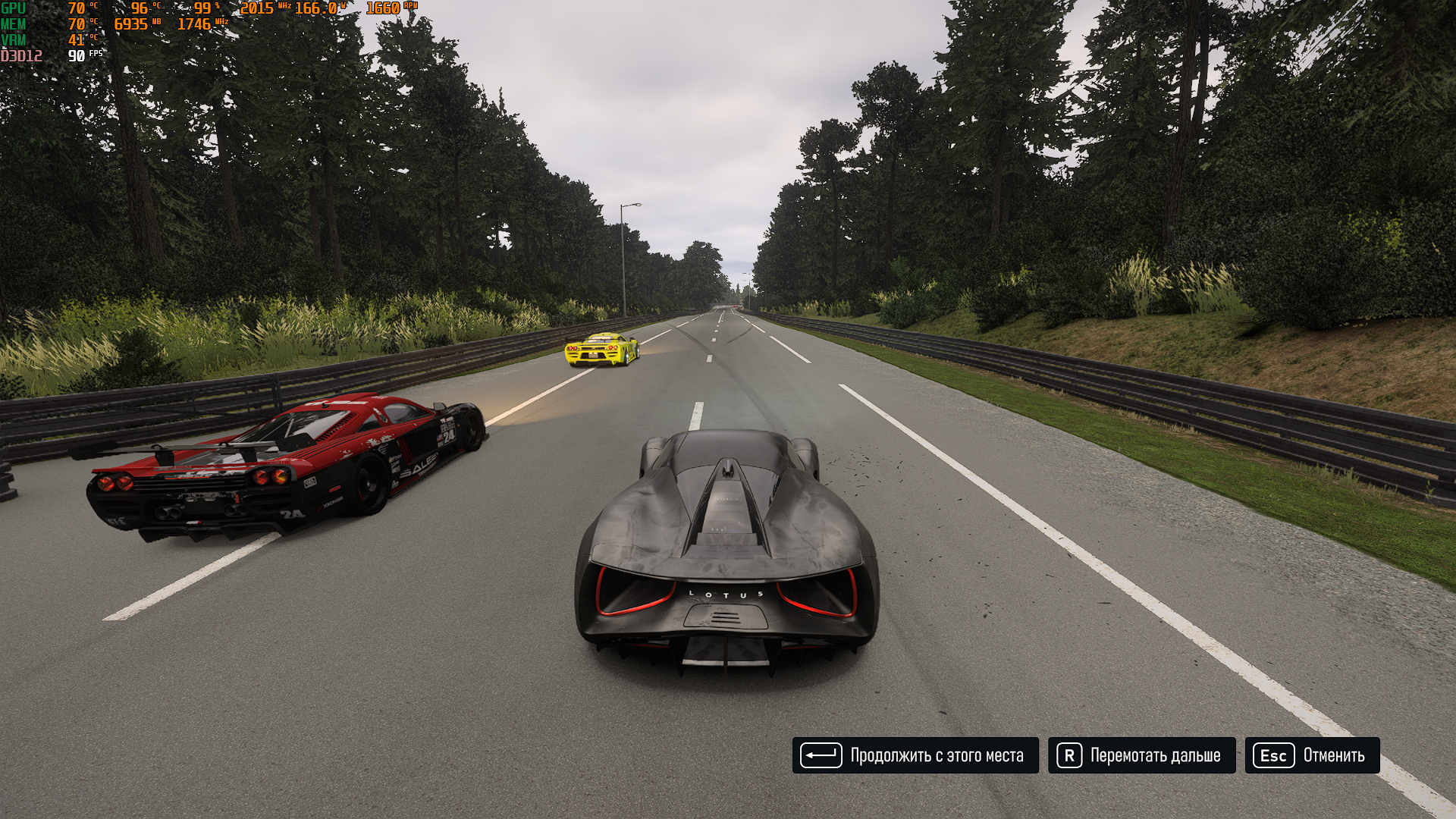The height and width of the screenshot is (819, 1456).
Task: Choose "Продолжить с этого места" to resume
Action: pyautogui.click(x=915, y=755)
